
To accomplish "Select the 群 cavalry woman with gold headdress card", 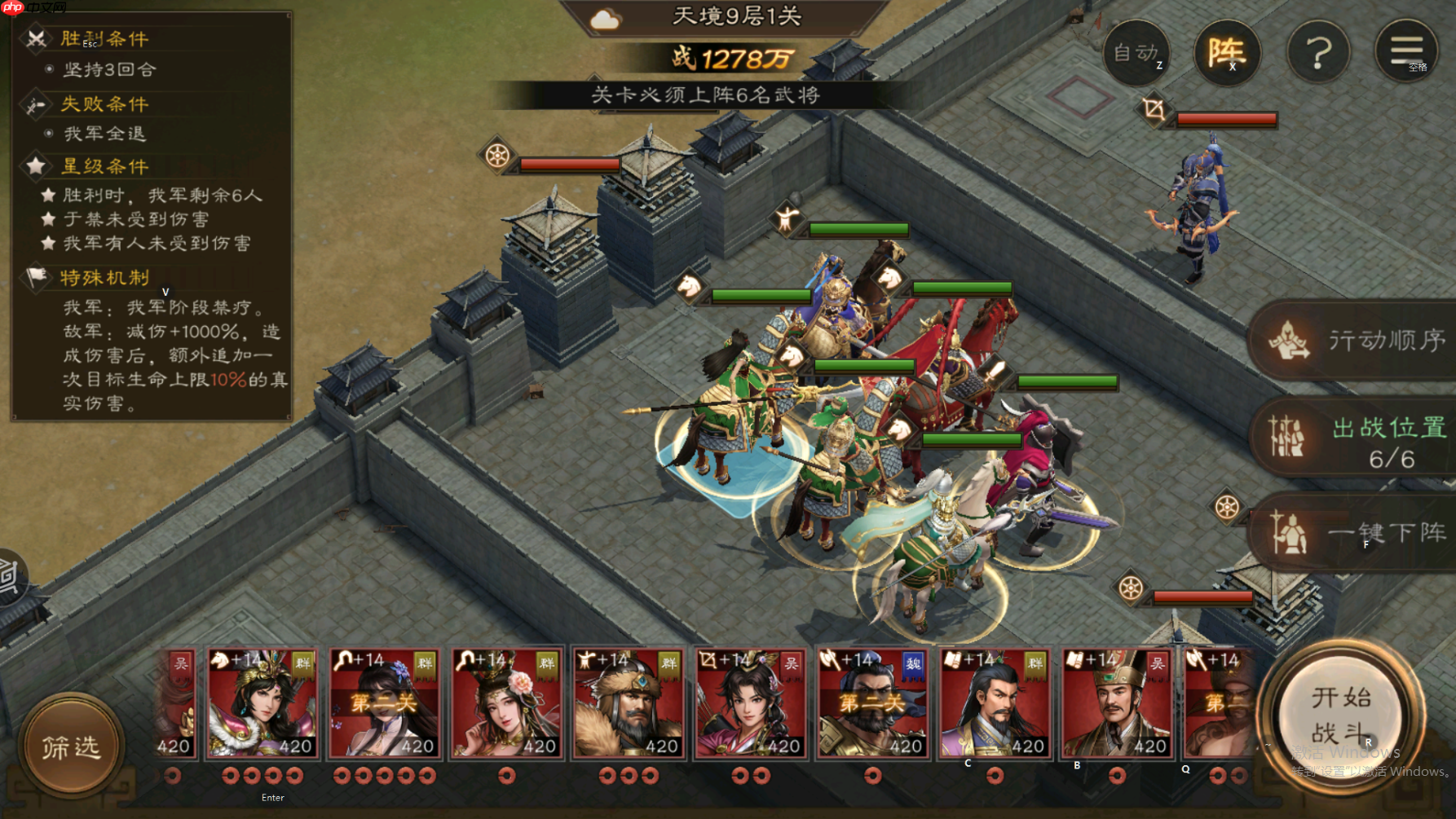I will [x=262, y=704].
